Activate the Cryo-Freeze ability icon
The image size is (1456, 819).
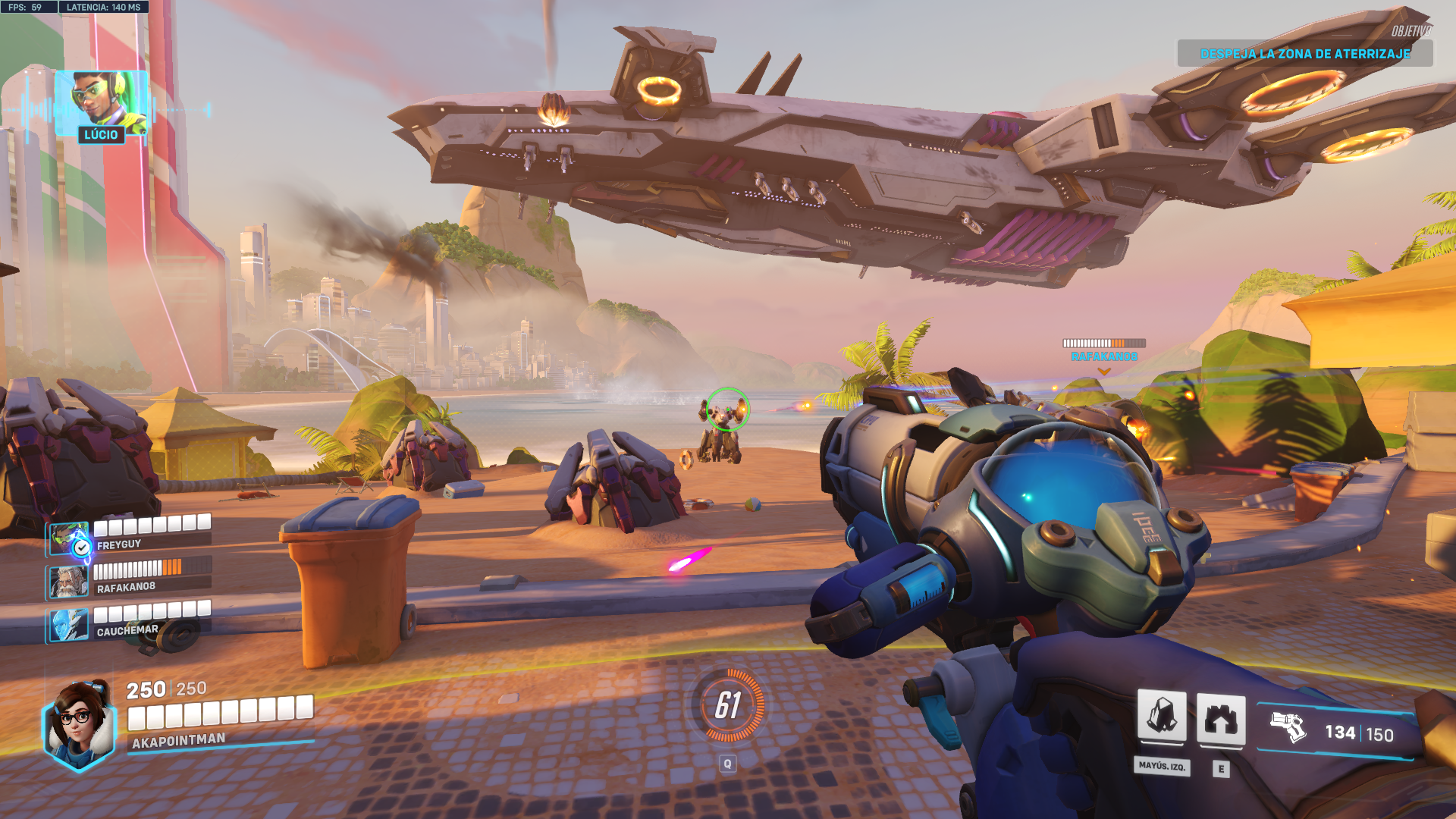tap(1161, 717)
